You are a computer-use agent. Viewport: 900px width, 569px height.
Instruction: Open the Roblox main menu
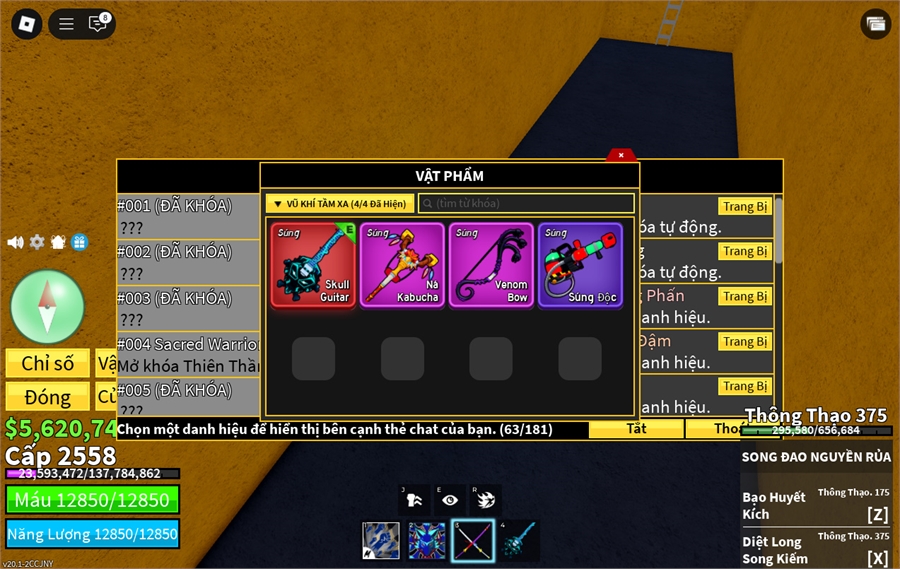click(27, 24)
